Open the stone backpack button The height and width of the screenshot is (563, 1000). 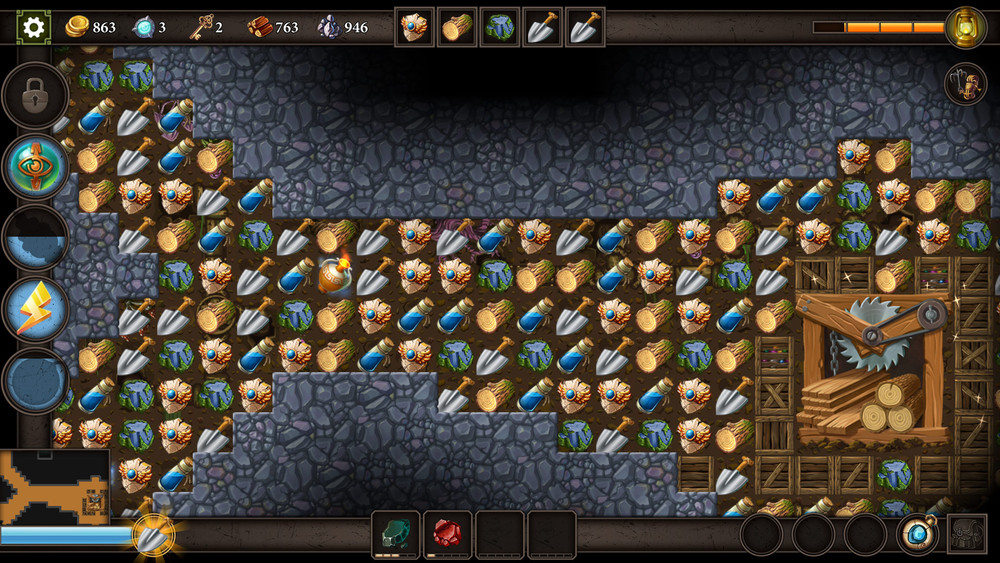pyautogui.click(x=967, y=534)
